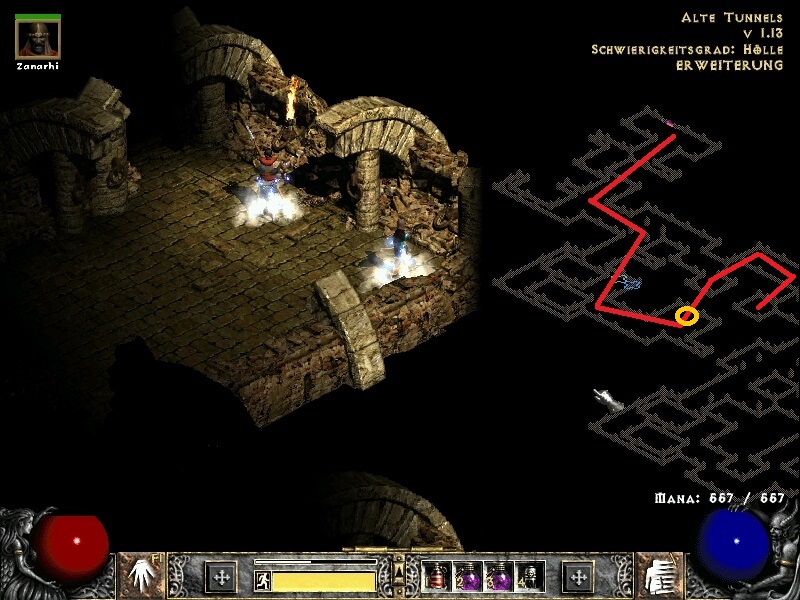The height and width of the screenshot is (600, 800).
Task: Click the cross button beside the stamina bar
Action: pyautogui.click(x=221, y=577)
